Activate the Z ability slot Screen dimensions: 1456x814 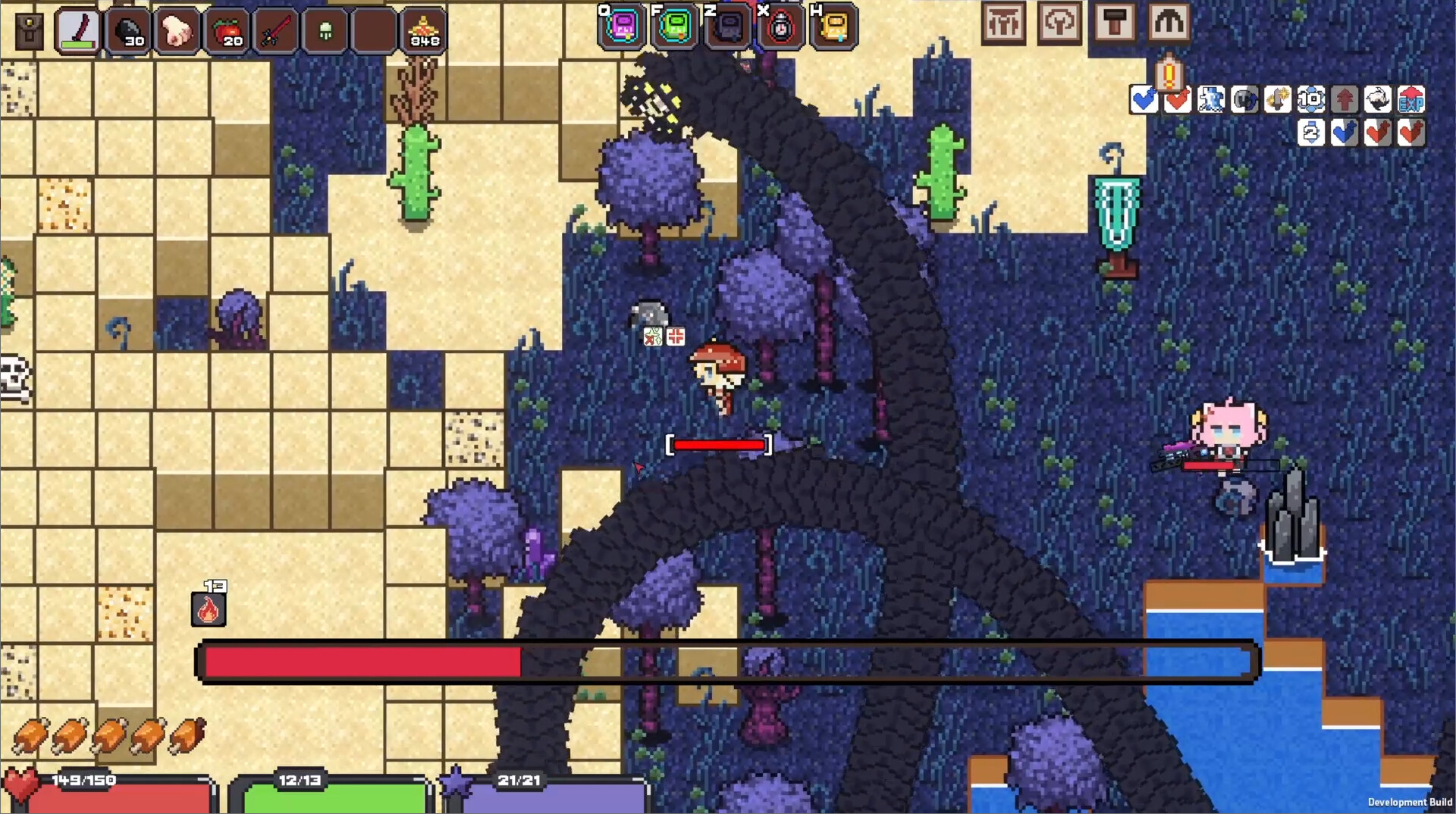click(x=728, y=29)
